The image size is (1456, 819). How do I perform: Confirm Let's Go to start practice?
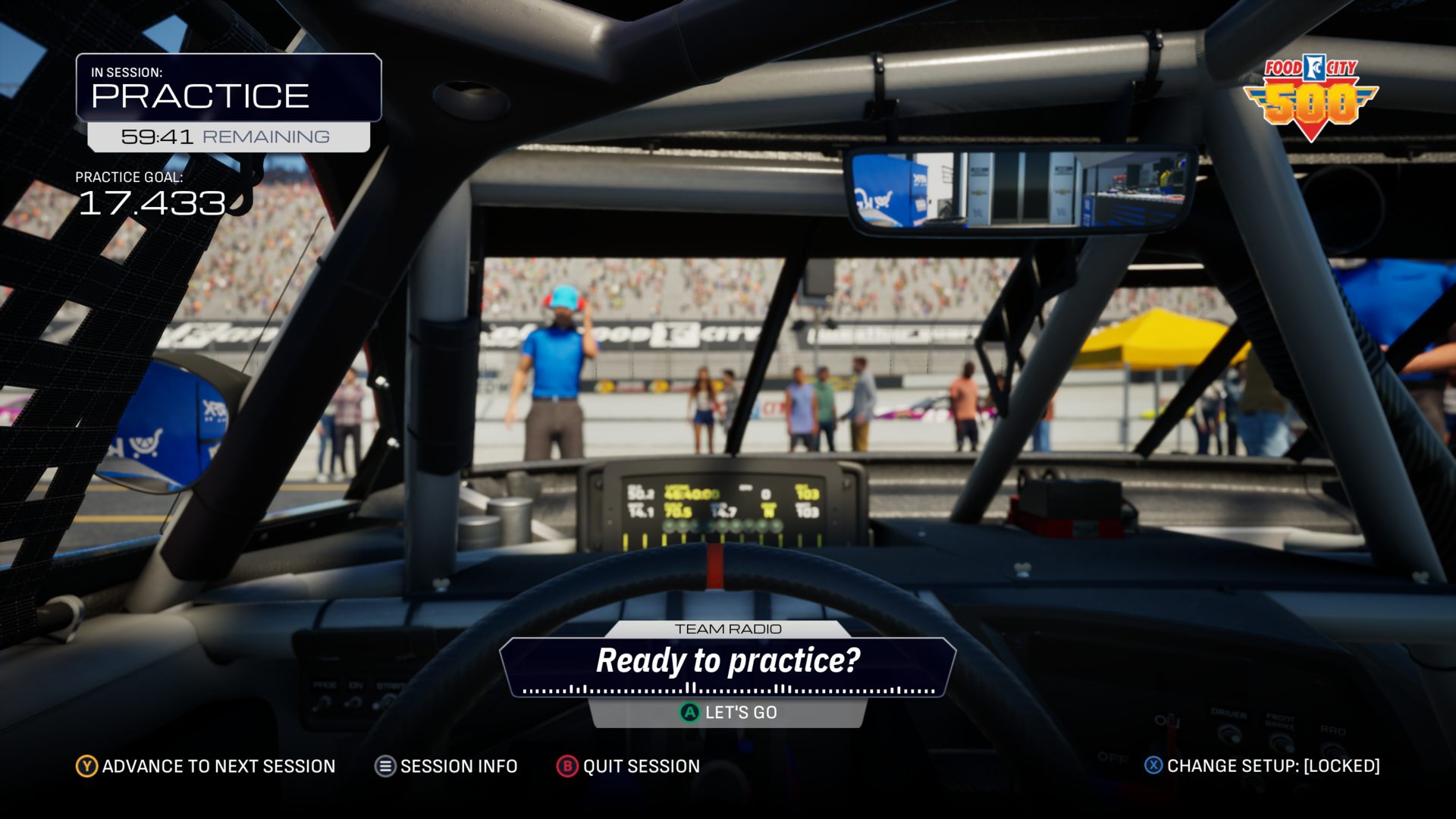click(x=728, y=713)
